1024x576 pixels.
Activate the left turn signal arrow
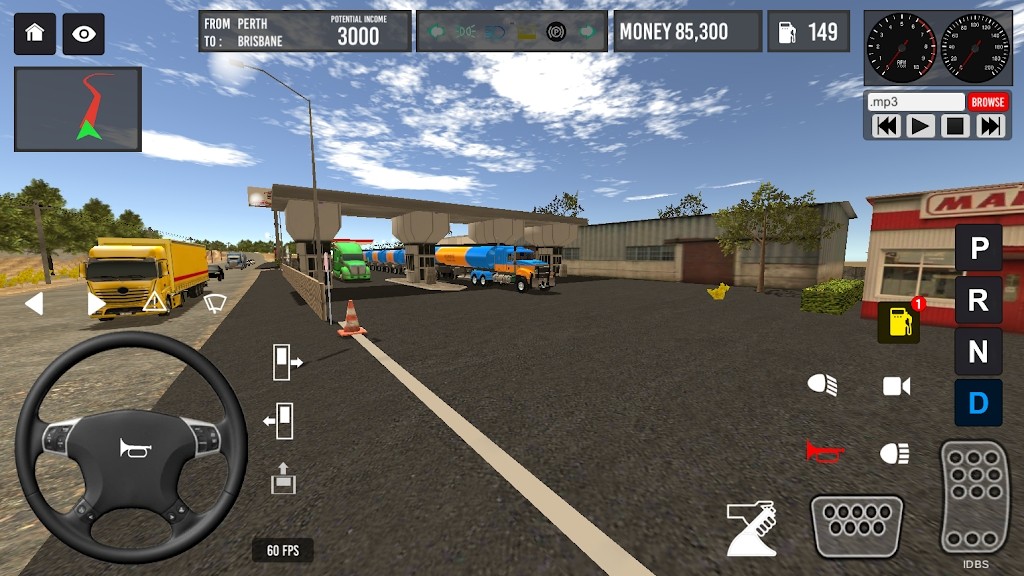pyautogui.click(x=34, y=303)
